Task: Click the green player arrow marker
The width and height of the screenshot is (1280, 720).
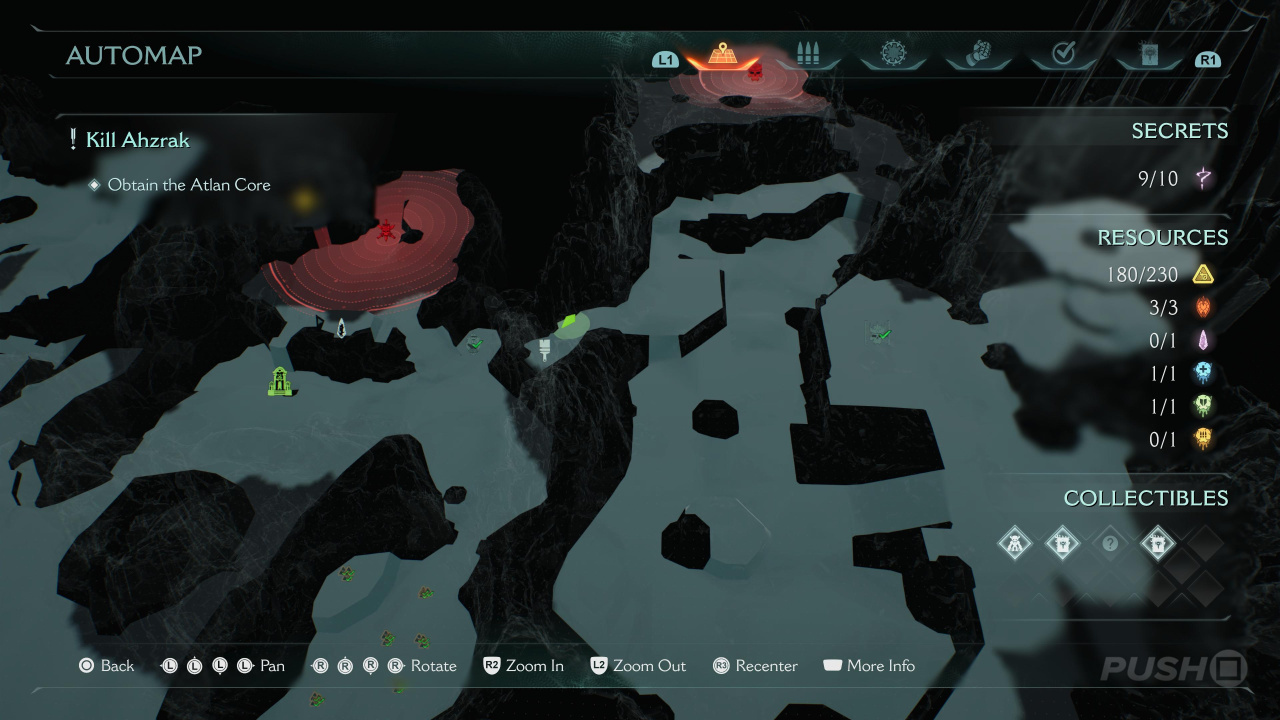Action: (570, 322)
